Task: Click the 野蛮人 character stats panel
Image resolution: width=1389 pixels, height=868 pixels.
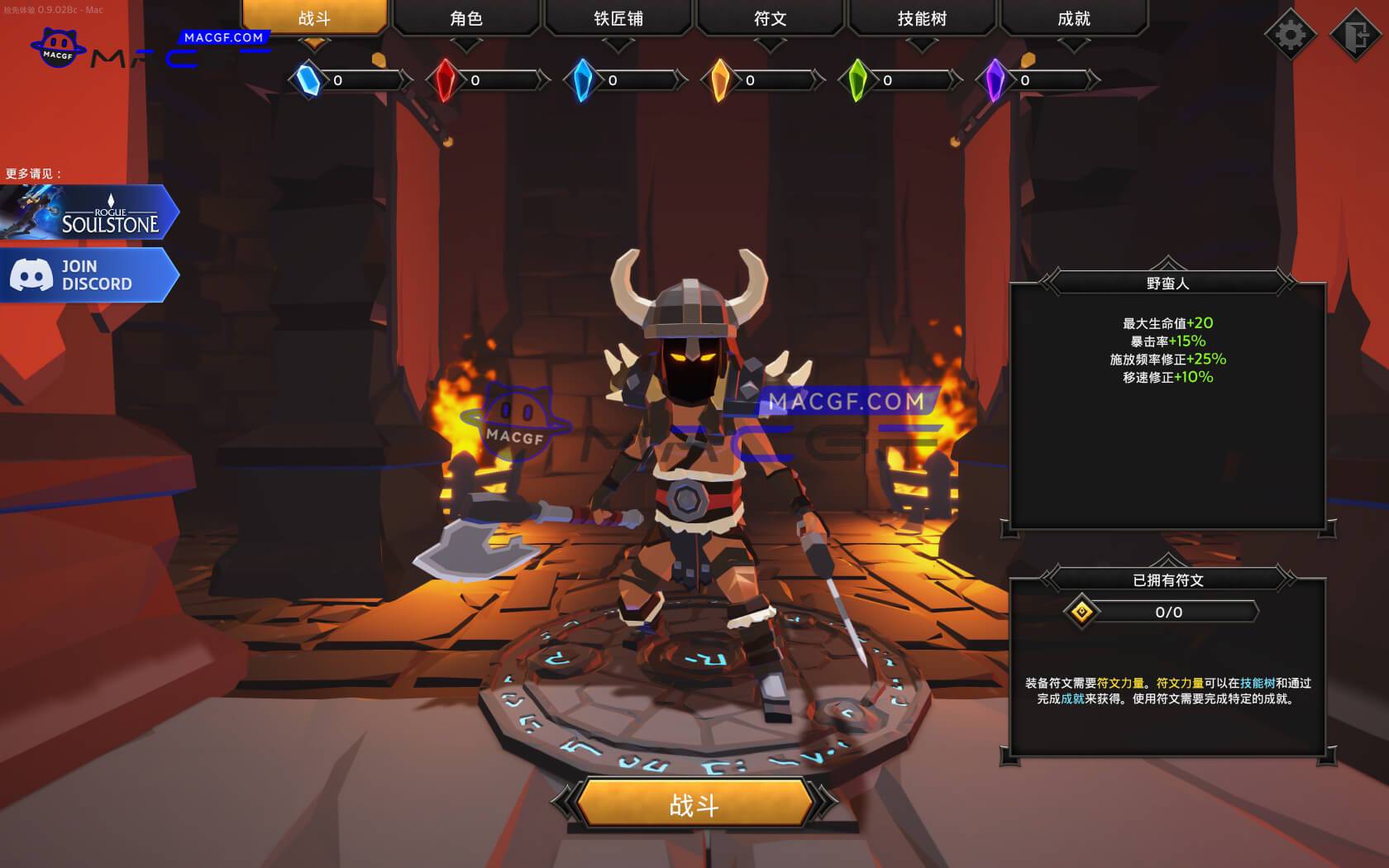Action: [x=1166, y=397]
